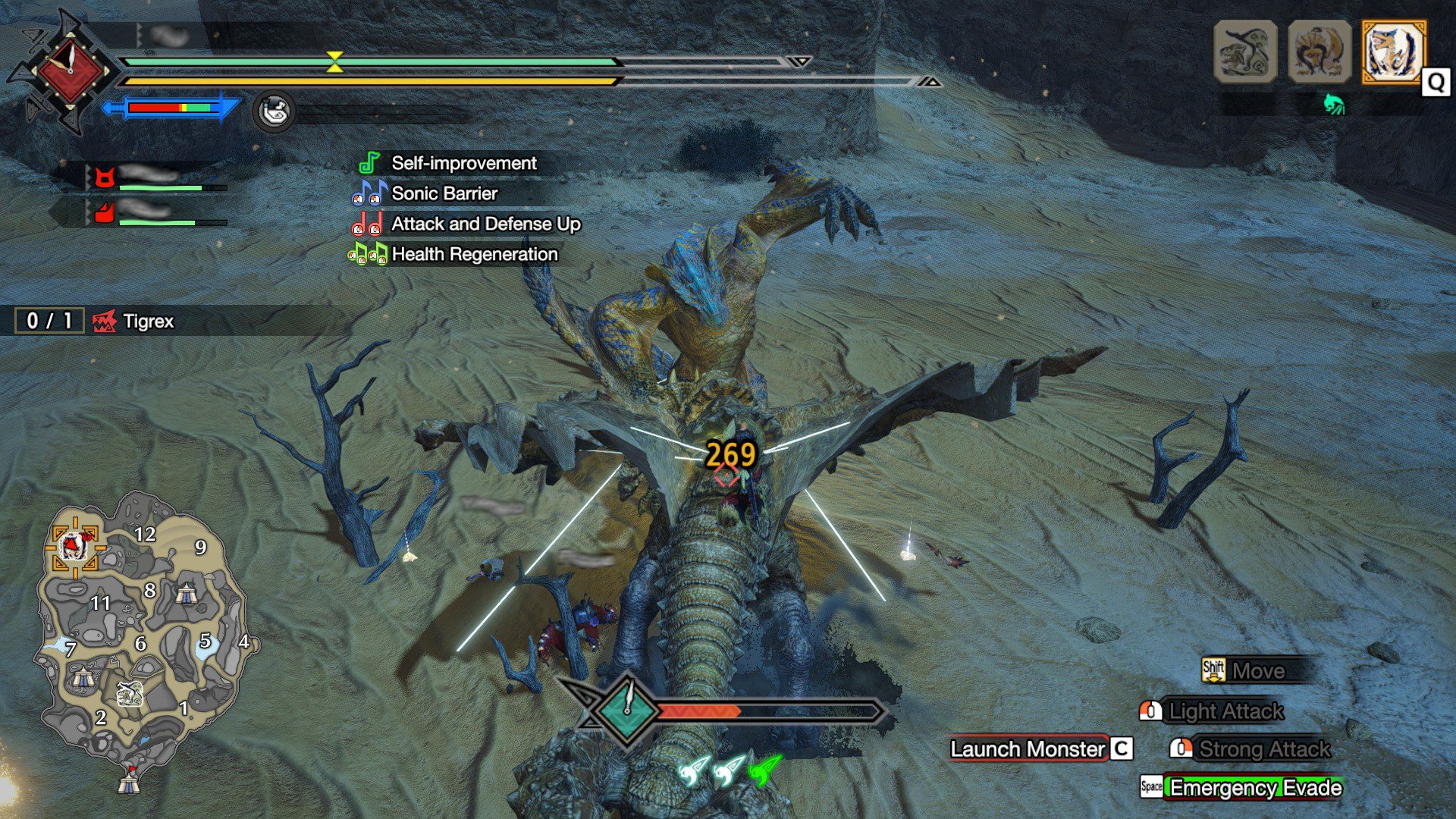Choose the sub-camp tent near area 8
The width and height of the screenshot is (1456, 819).
187,592
